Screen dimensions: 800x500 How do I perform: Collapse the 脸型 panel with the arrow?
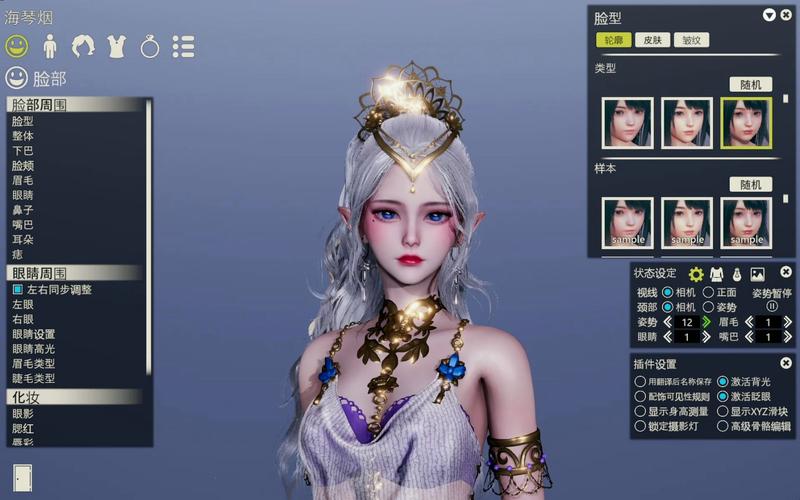tap(769, 15)
